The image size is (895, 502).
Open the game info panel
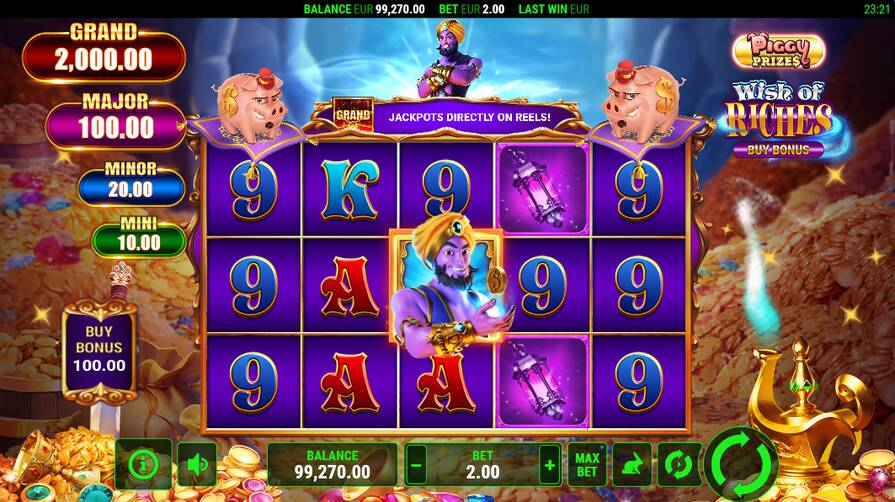[144, 464]
